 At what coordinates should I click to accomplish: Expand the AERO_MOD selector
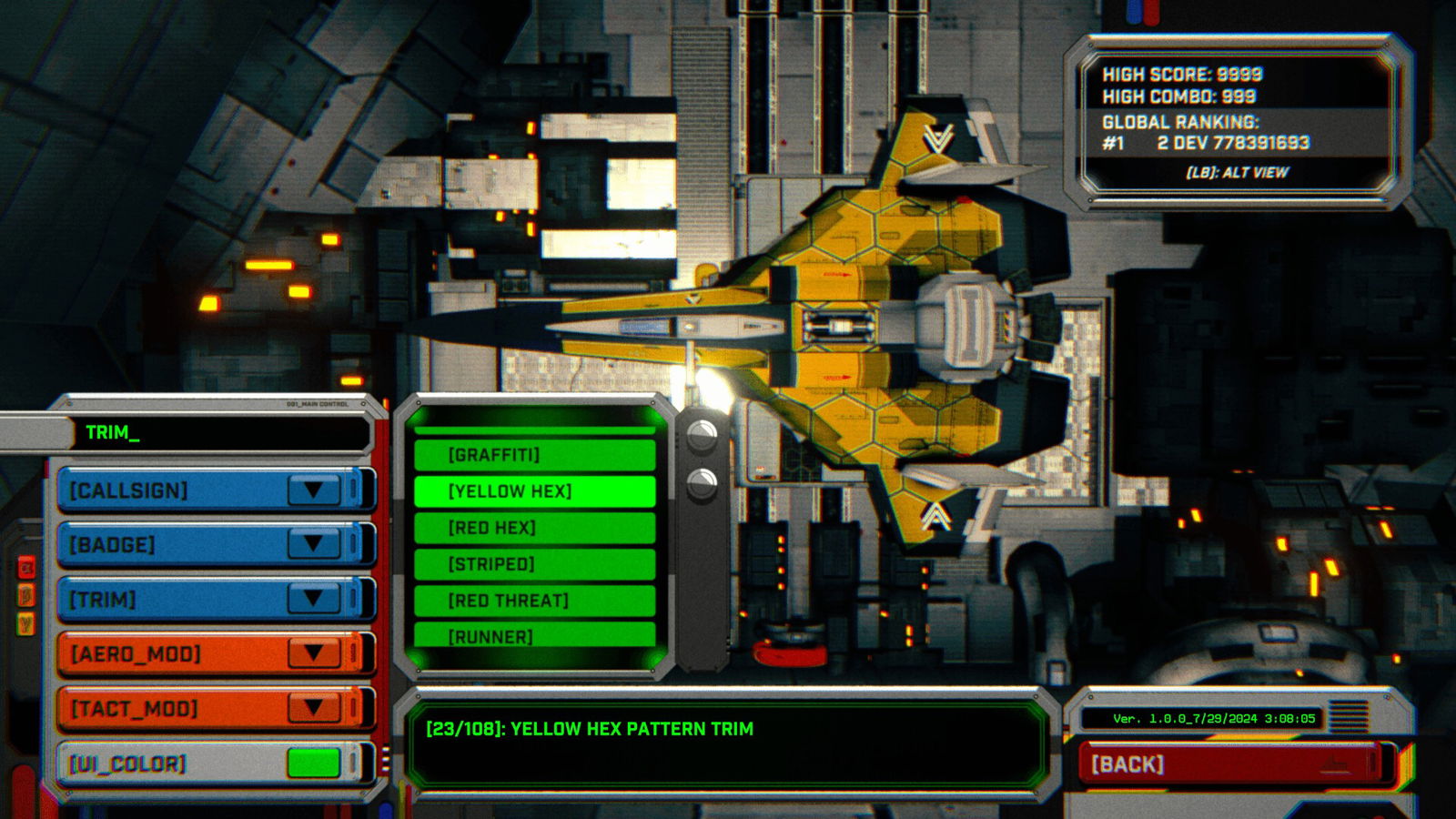[314, 652]
